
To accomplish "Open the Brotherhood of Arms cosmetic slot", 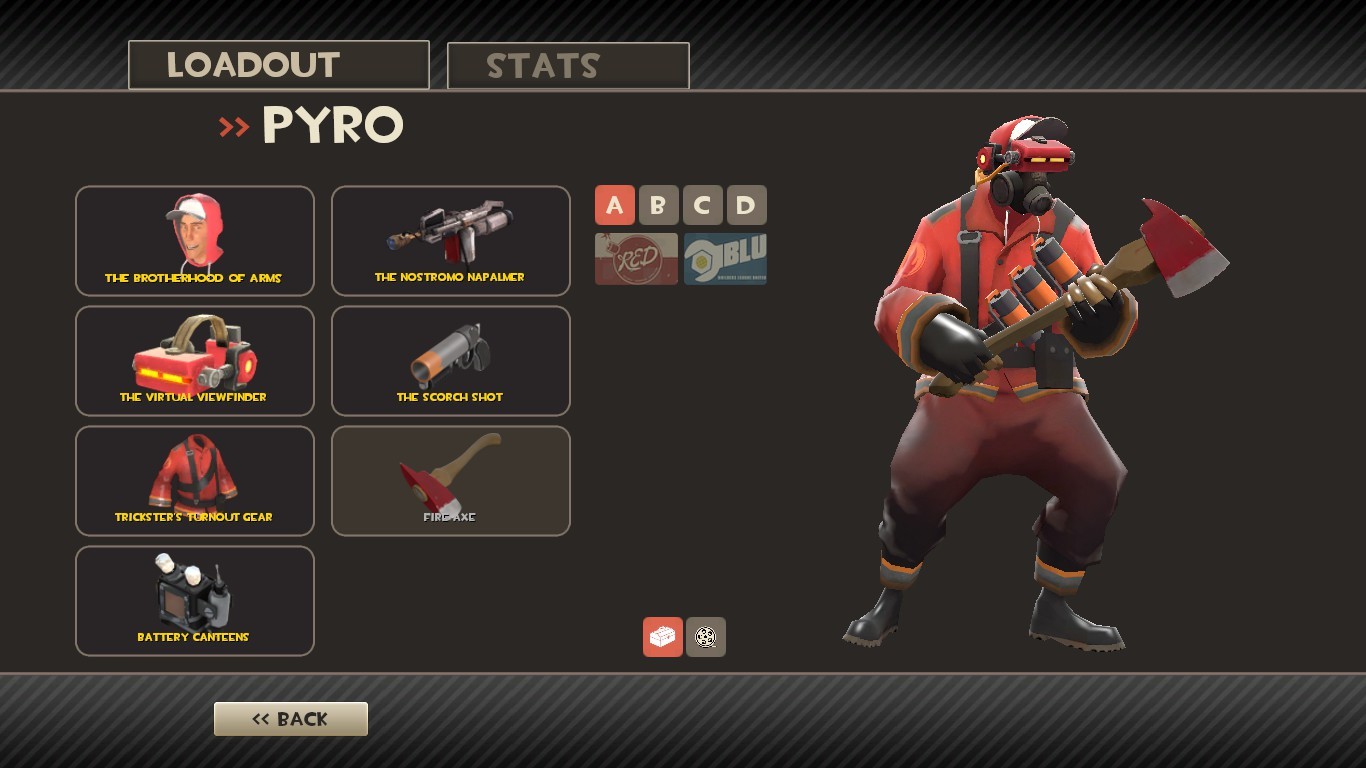I will 194,240.
